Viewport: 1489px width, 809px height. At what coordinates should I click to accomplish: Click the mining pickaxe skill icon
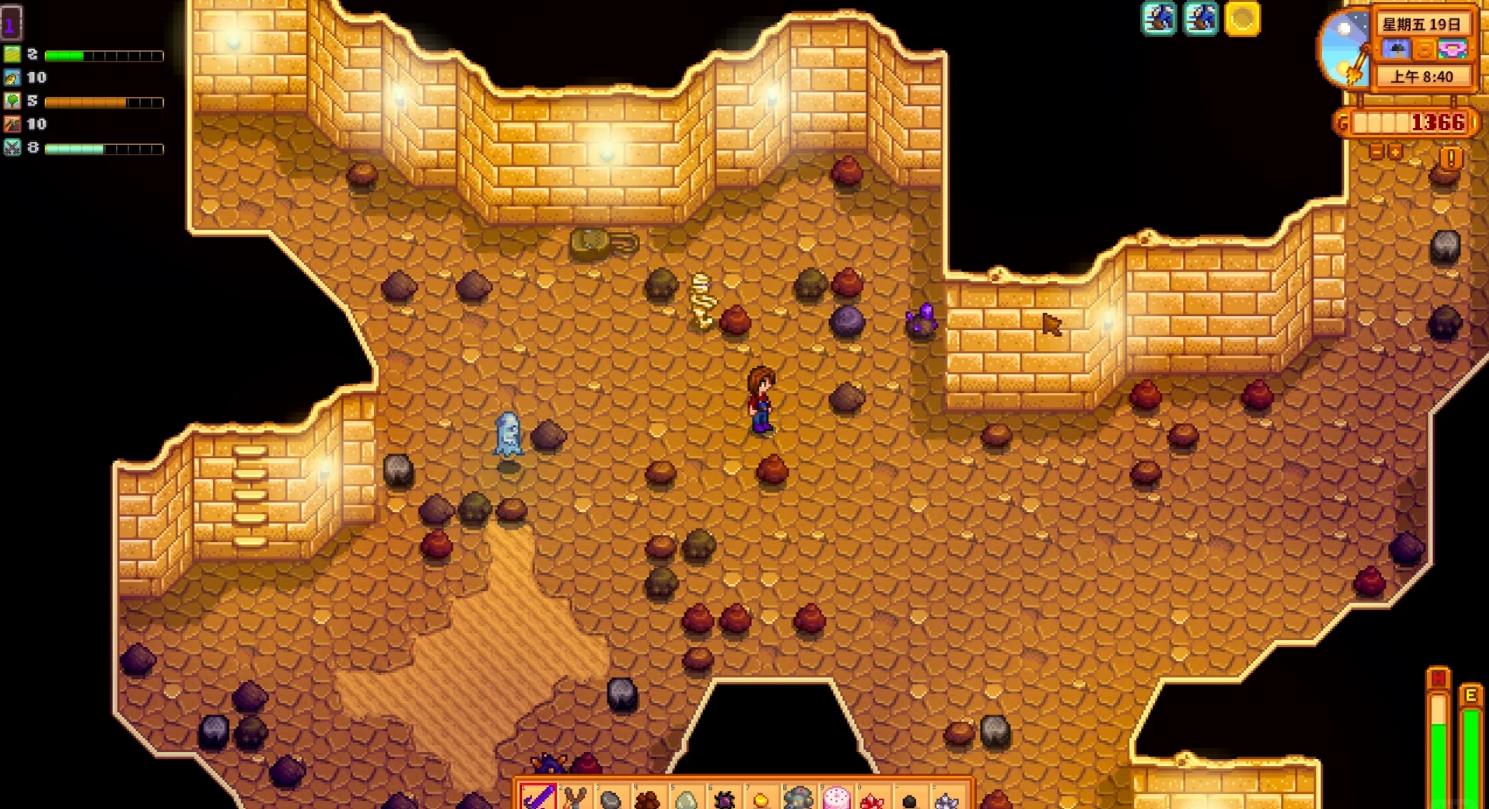tap(12, 124)
